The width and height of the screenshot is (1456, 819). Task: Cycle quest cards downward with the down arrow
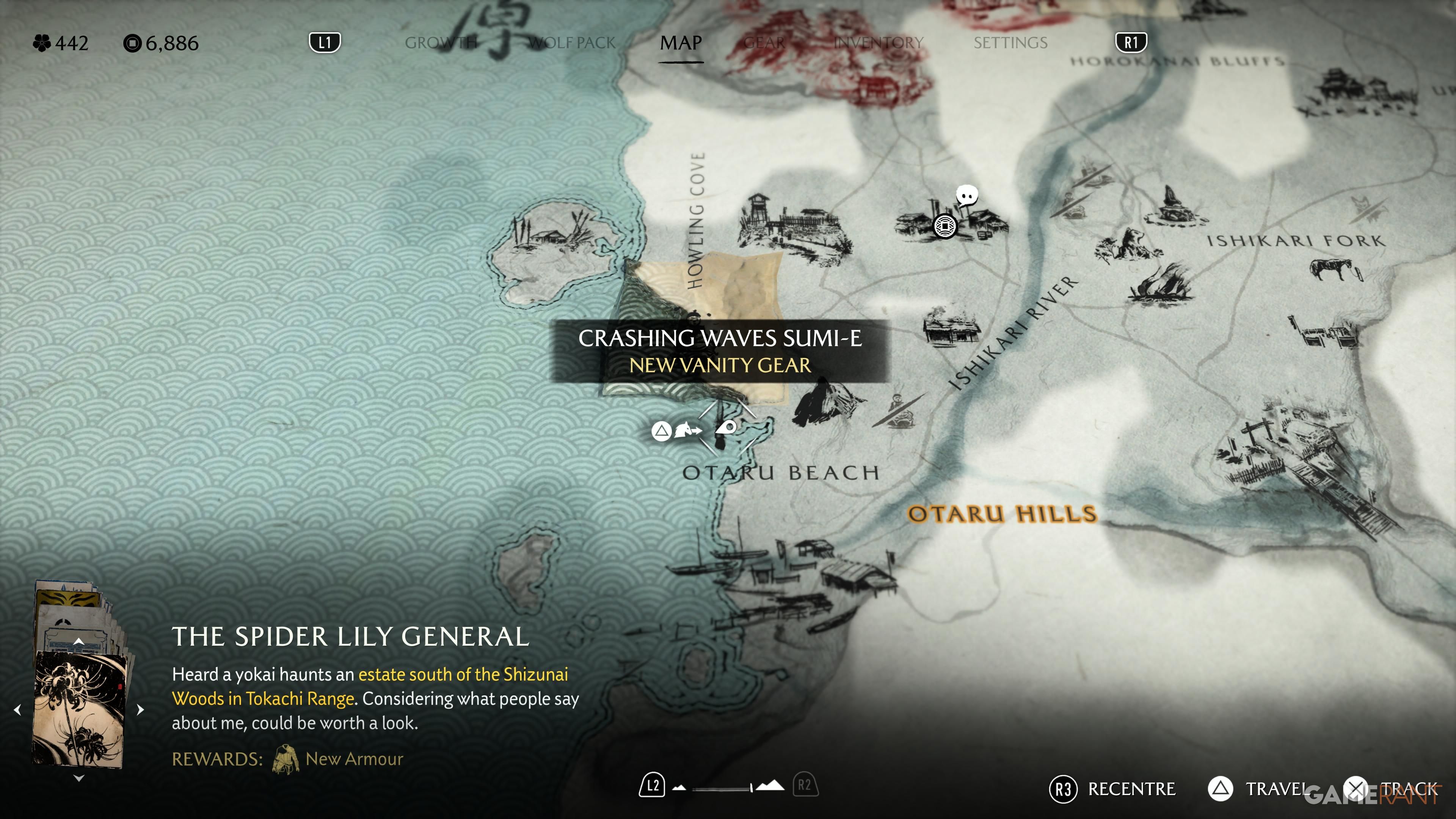click(x=79, y=778)
